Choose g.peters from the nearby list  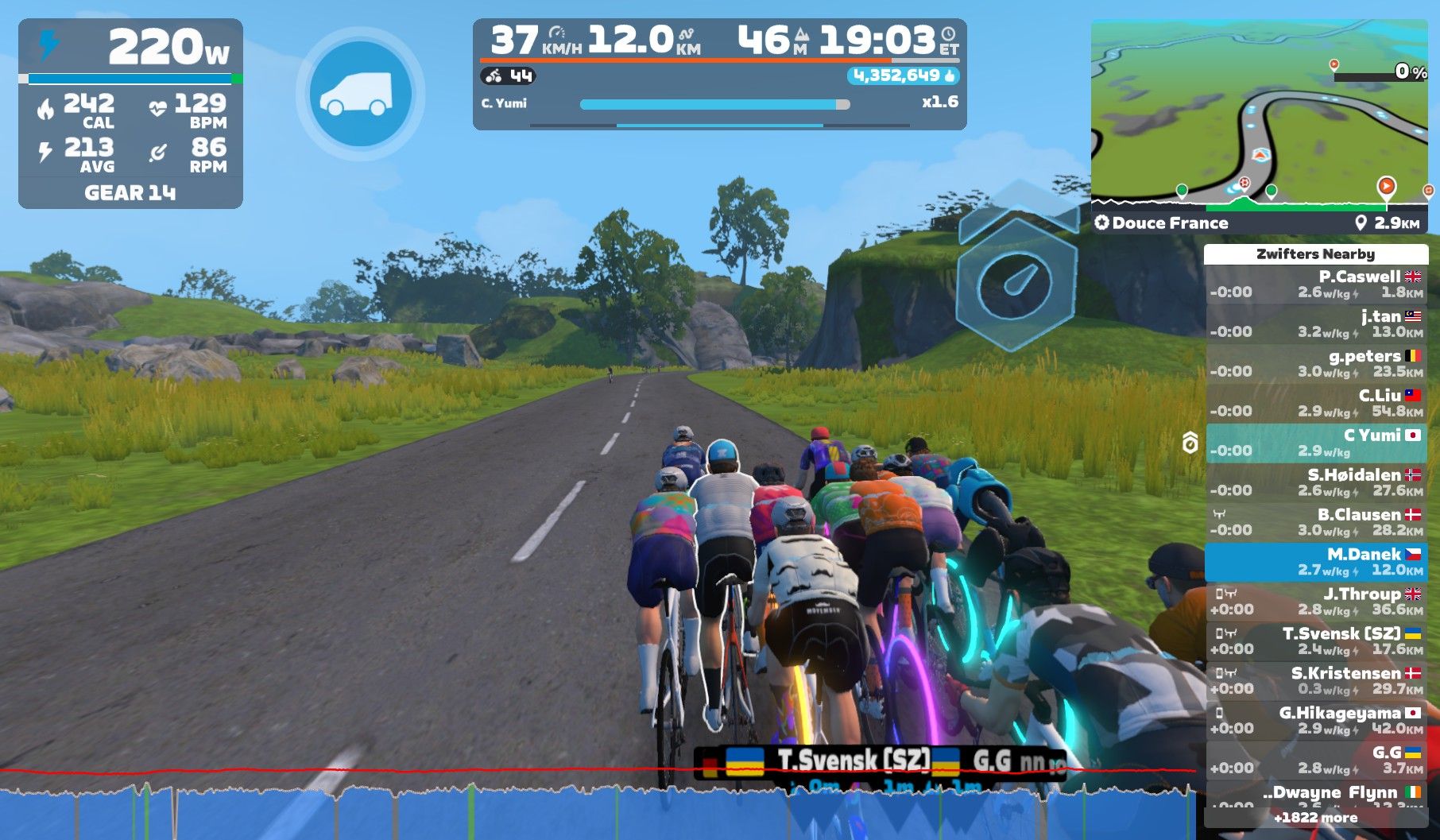point(1316,364)
